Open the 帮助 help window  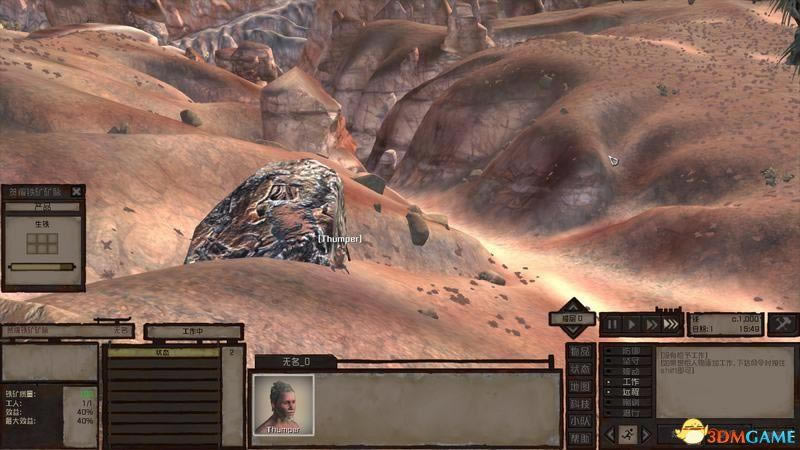pyautogui.click(x=580, y=438)
